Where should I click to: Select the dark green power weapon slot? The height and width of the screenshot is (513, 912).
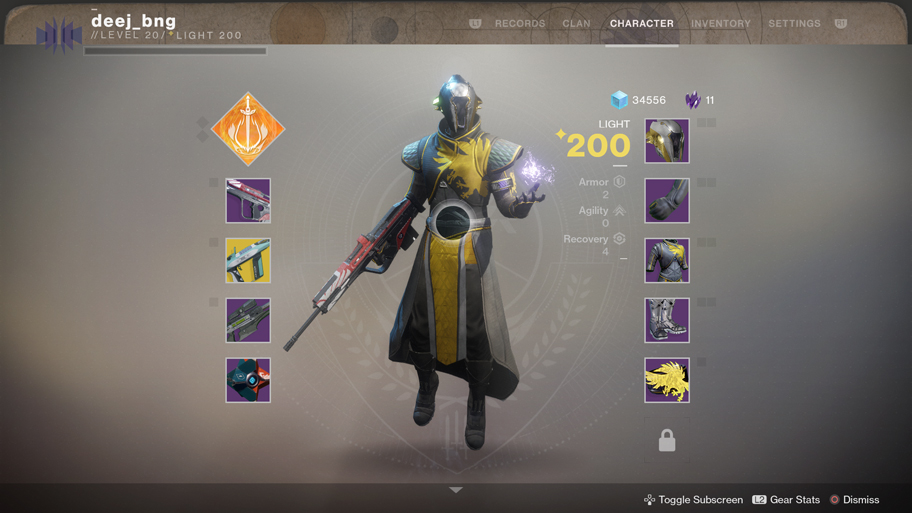(248, 321)
